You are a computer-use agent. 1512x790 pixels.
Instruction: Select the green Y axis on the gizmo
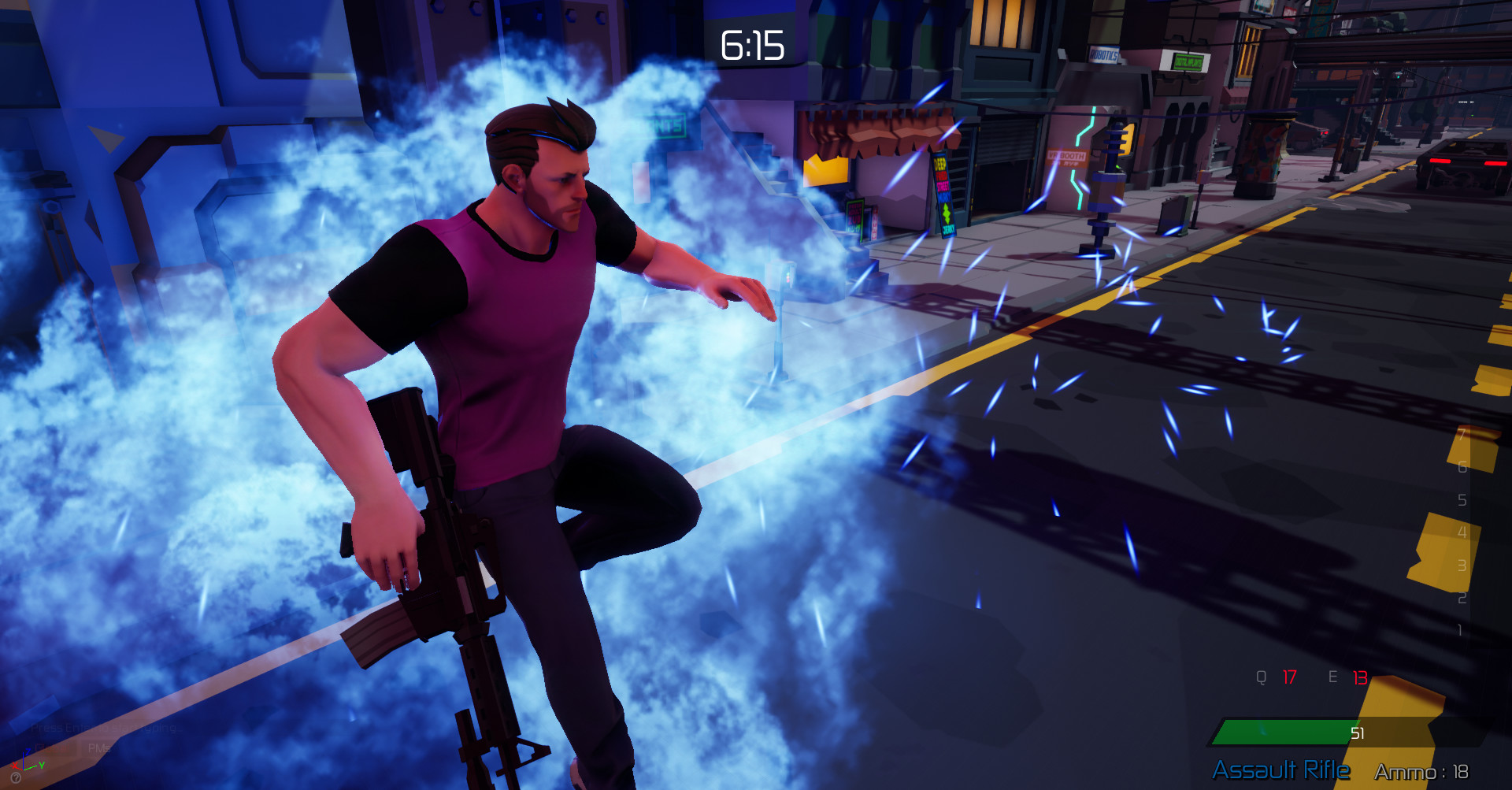coord(41,766)
